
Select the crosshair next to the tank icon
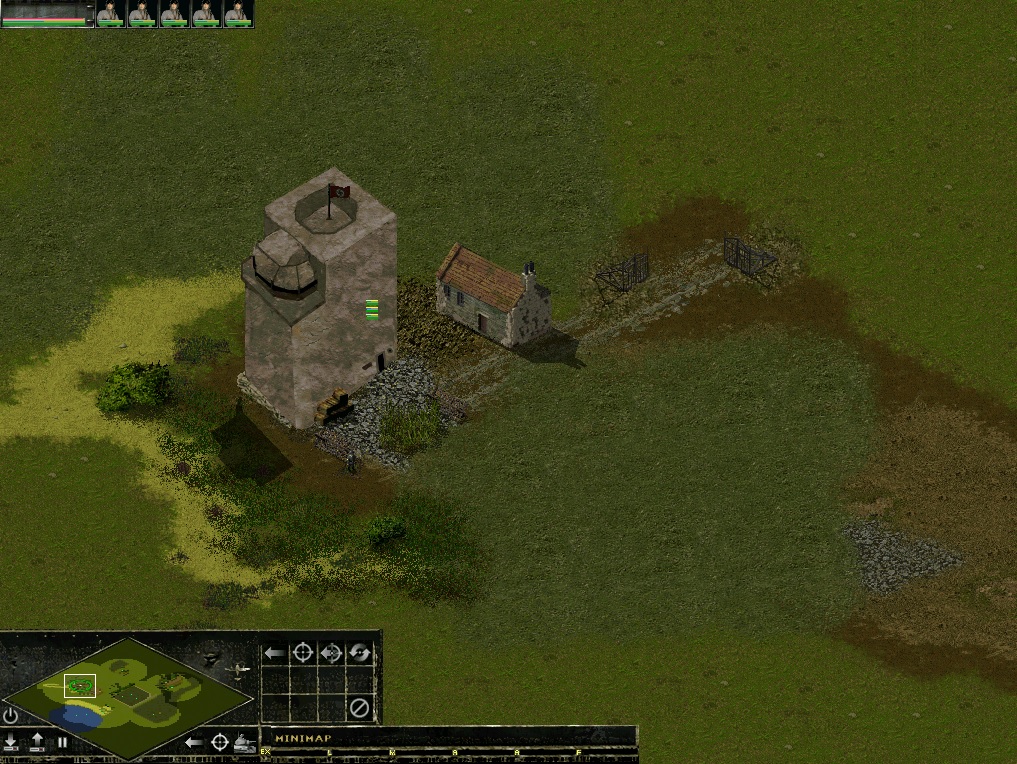point(220,742)
